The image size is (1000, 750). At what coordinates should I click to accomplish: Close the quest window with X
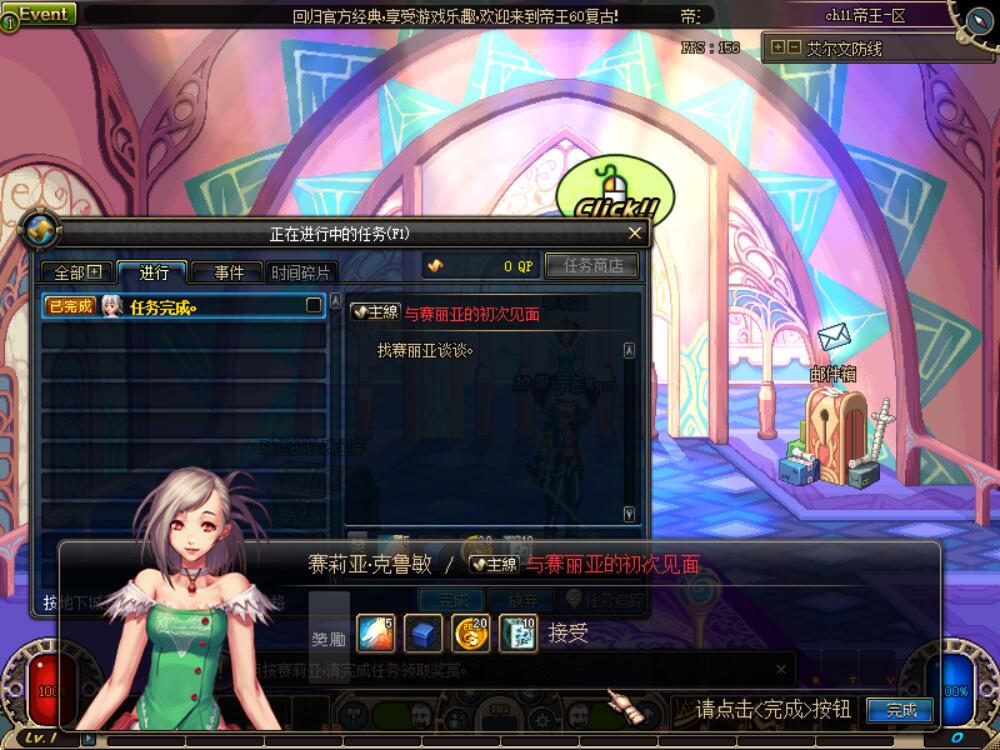(634, 233)
